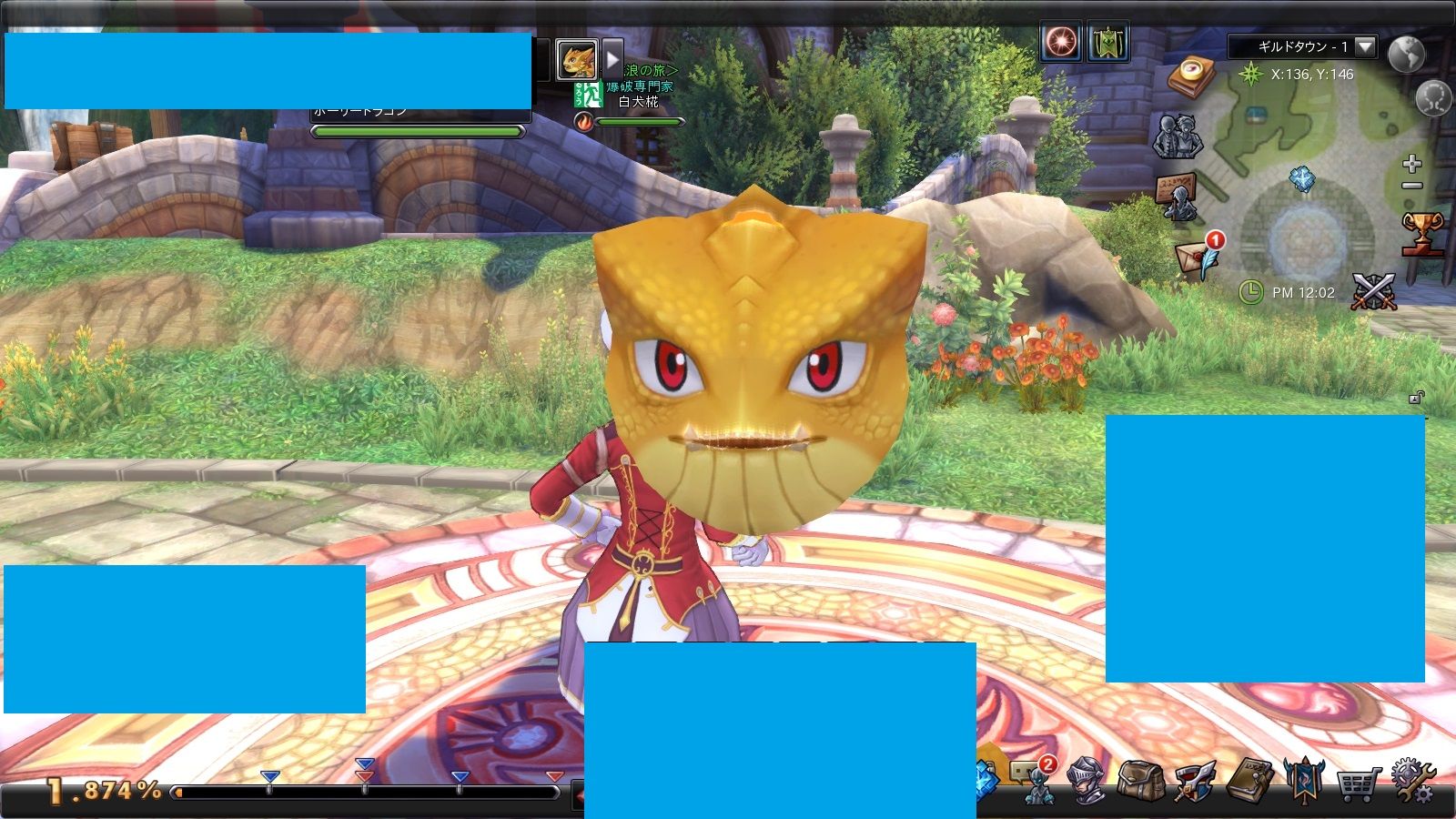
Task: Select the dragon pet portrait icon
Action: [577, 60]
